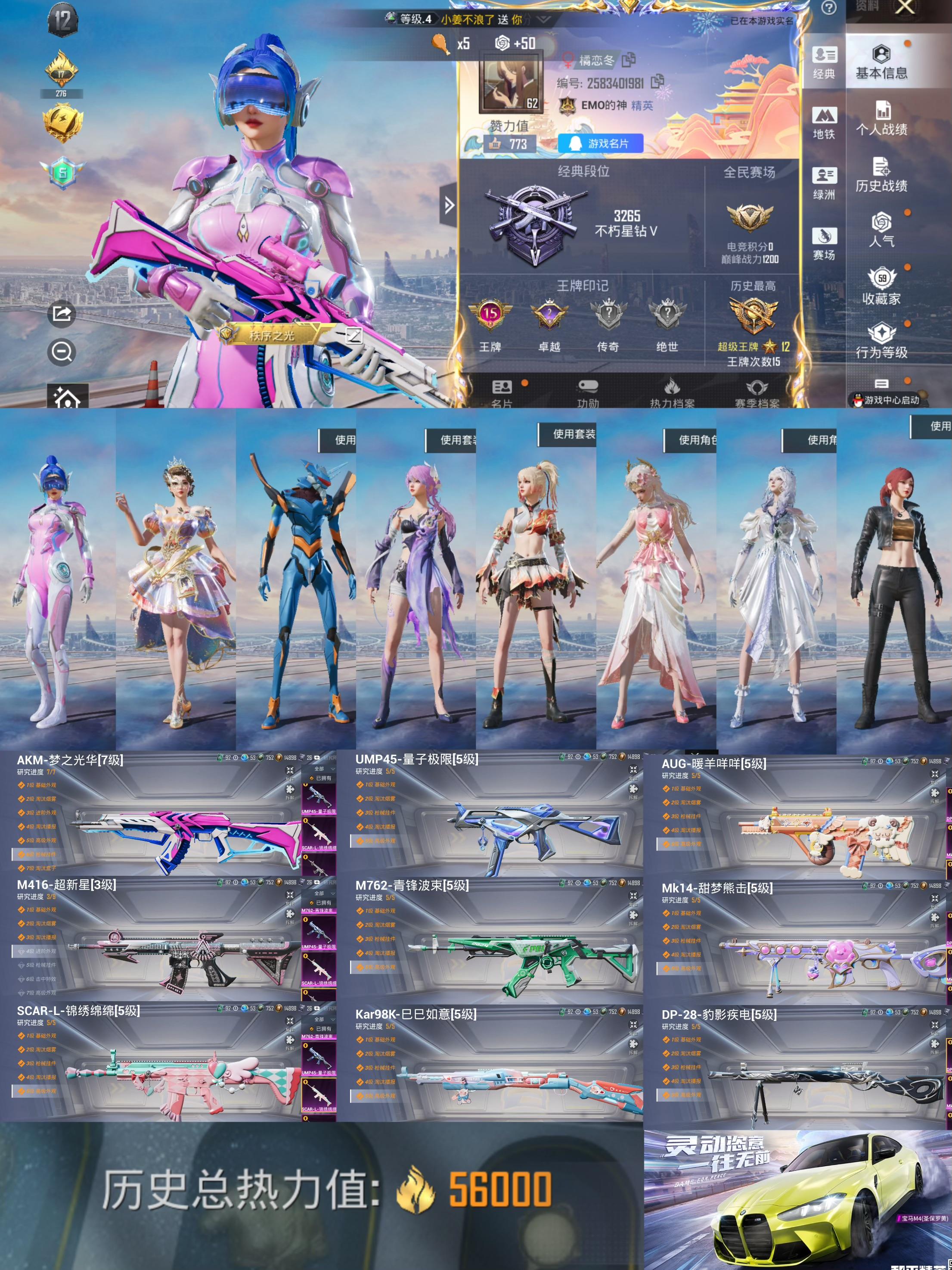Tap the share icon beside the character
Viewport: 952px width, 1270px height.
tap(62, 314)
